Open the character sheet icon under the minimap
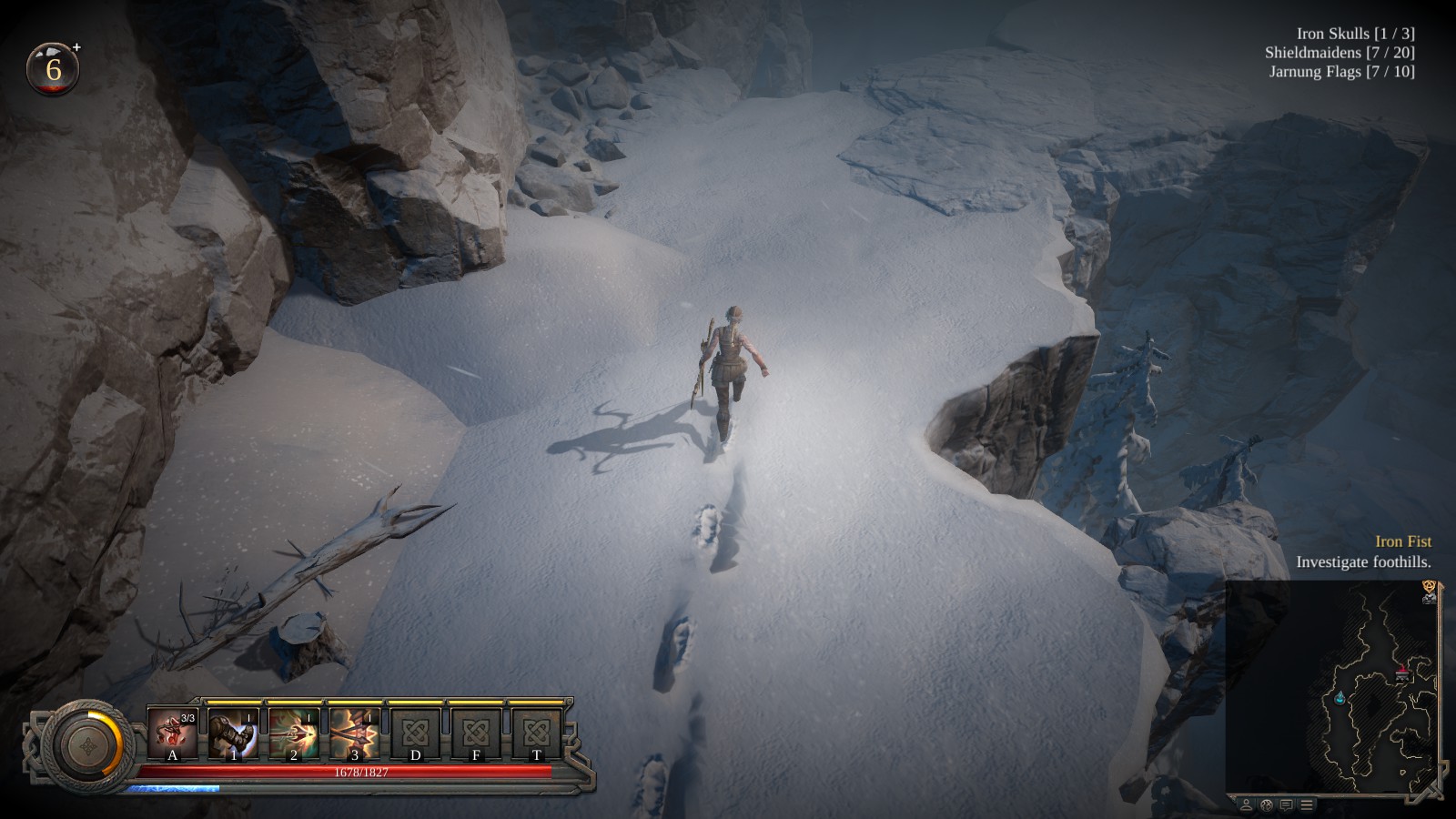 tap(1246, 805)
